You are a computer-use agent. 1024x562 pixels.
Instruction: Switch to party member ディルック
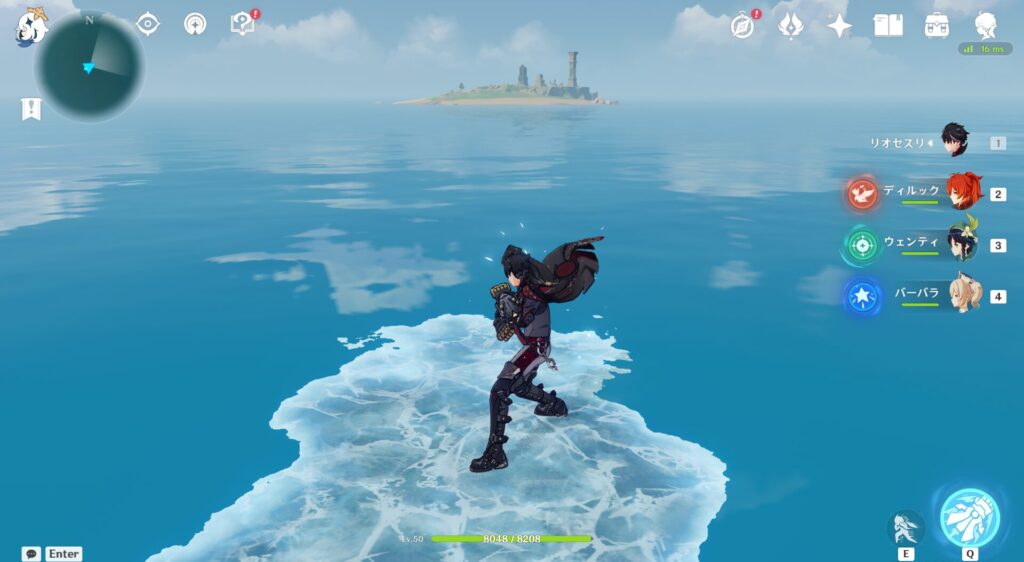(963, 193)
